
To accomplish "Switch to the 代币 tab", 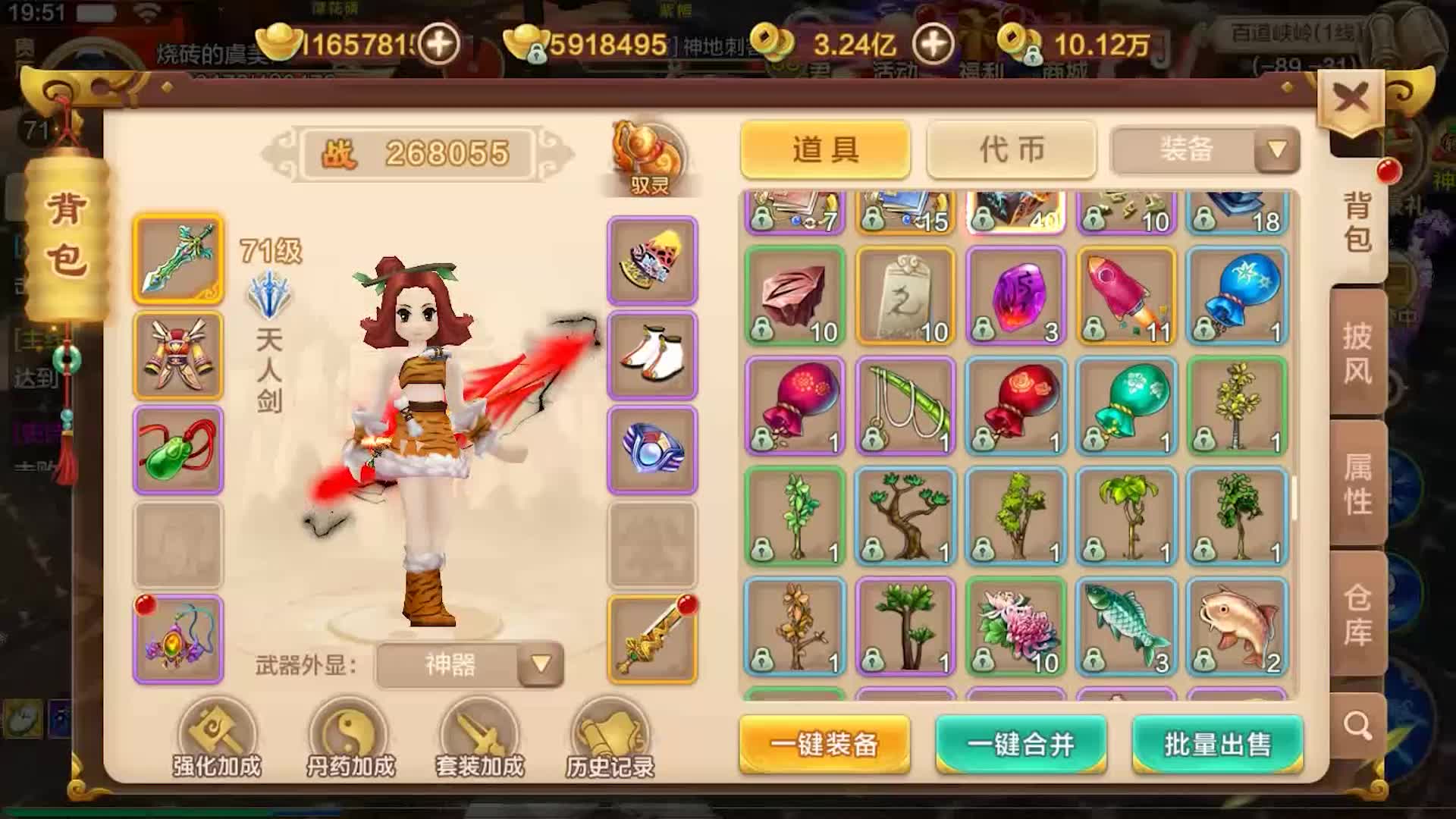I will (x=1011, y=150).
